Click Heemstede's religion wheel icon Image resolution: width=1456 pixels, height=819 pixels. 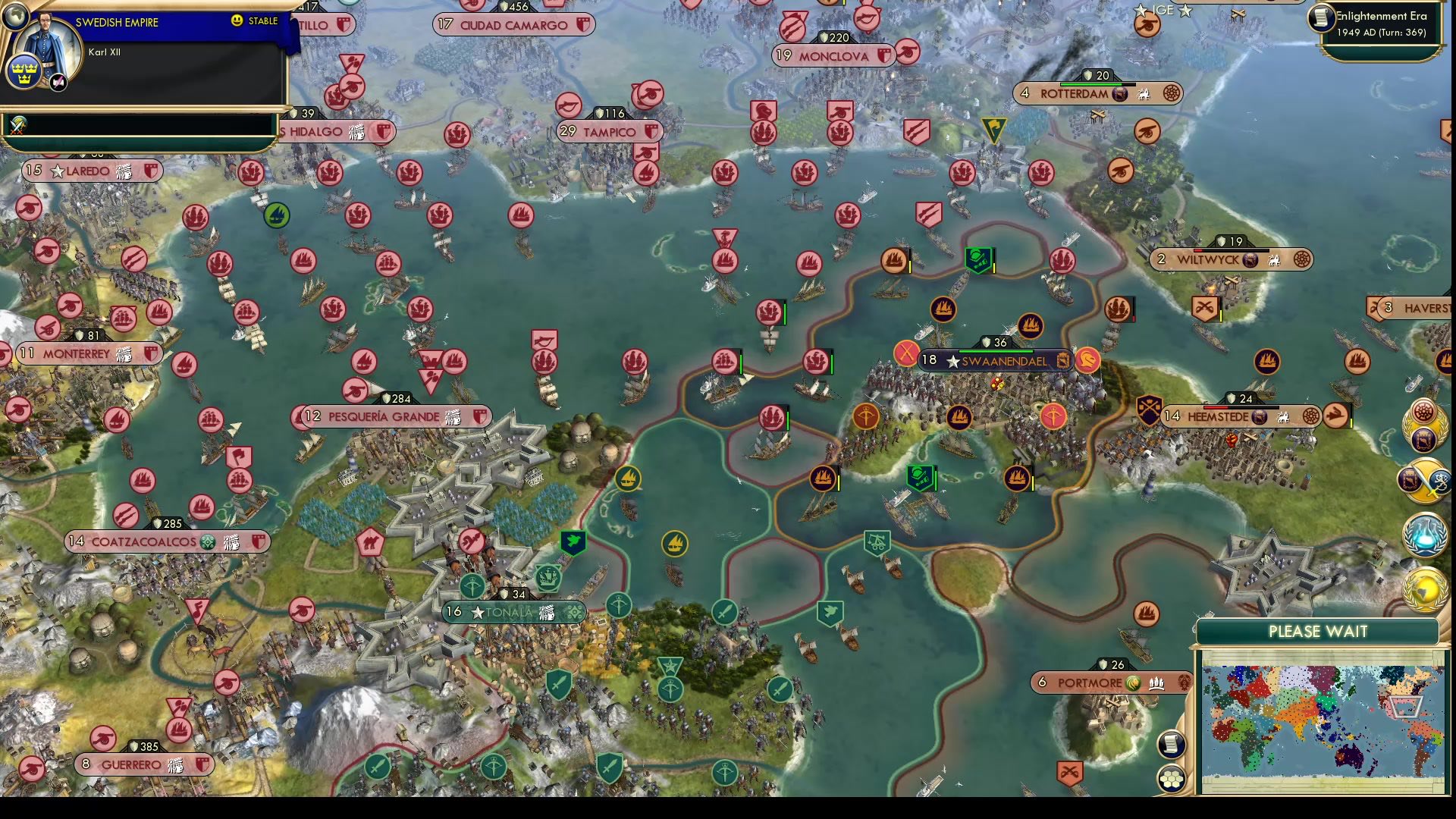click(1311, 416)
